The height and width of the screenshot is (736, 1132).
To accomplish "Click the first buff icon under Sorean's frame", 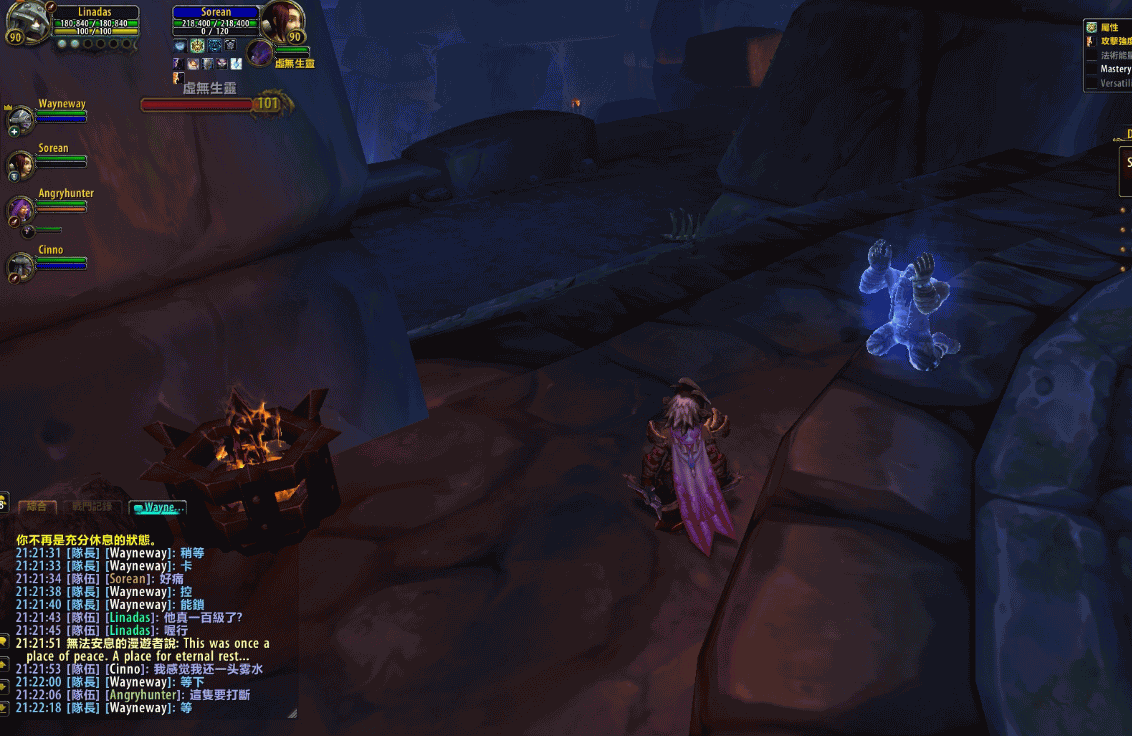I will tap(179, 45).
